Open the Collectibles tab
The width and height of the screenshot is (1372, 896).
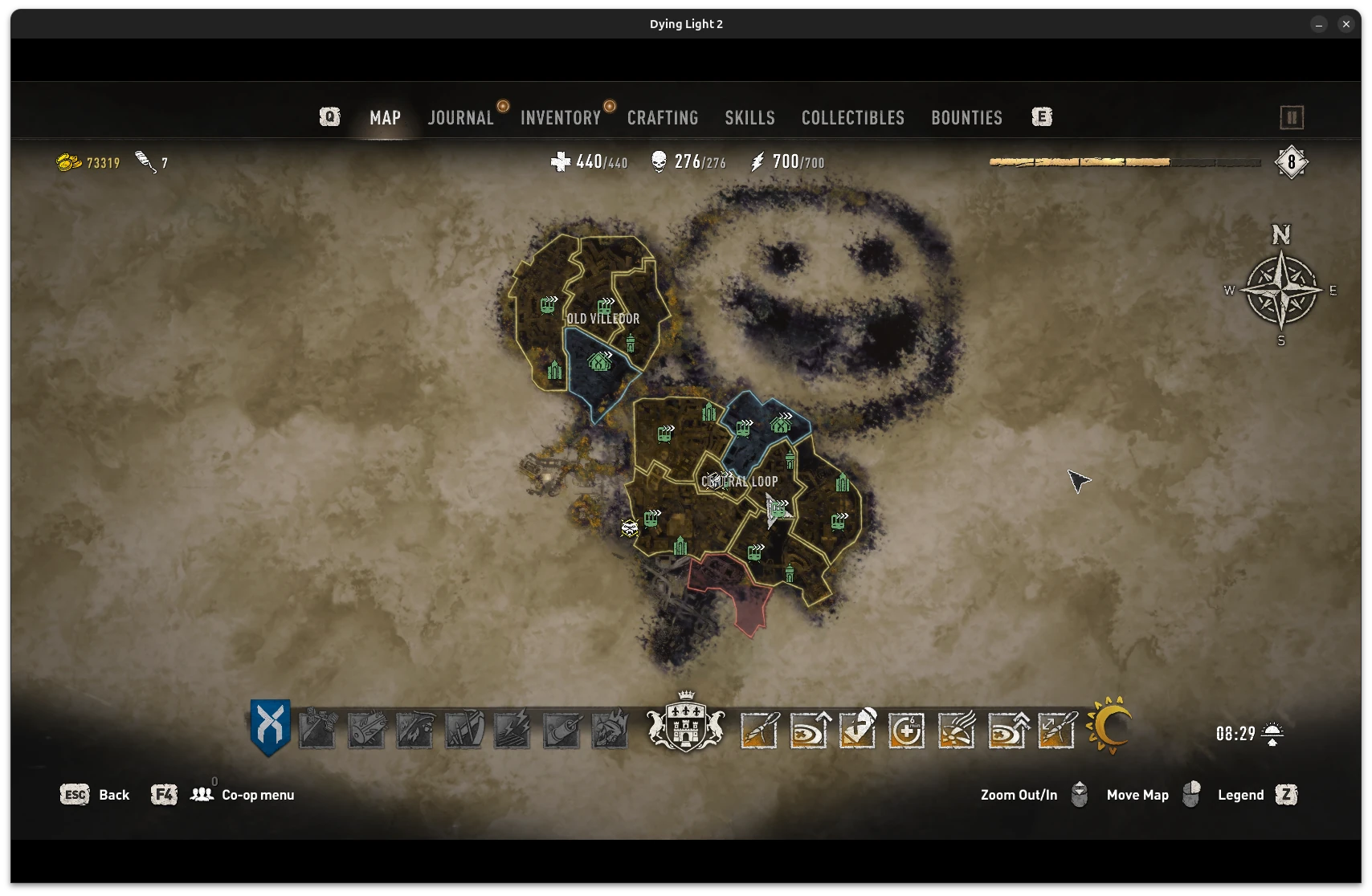click(852, 118)
